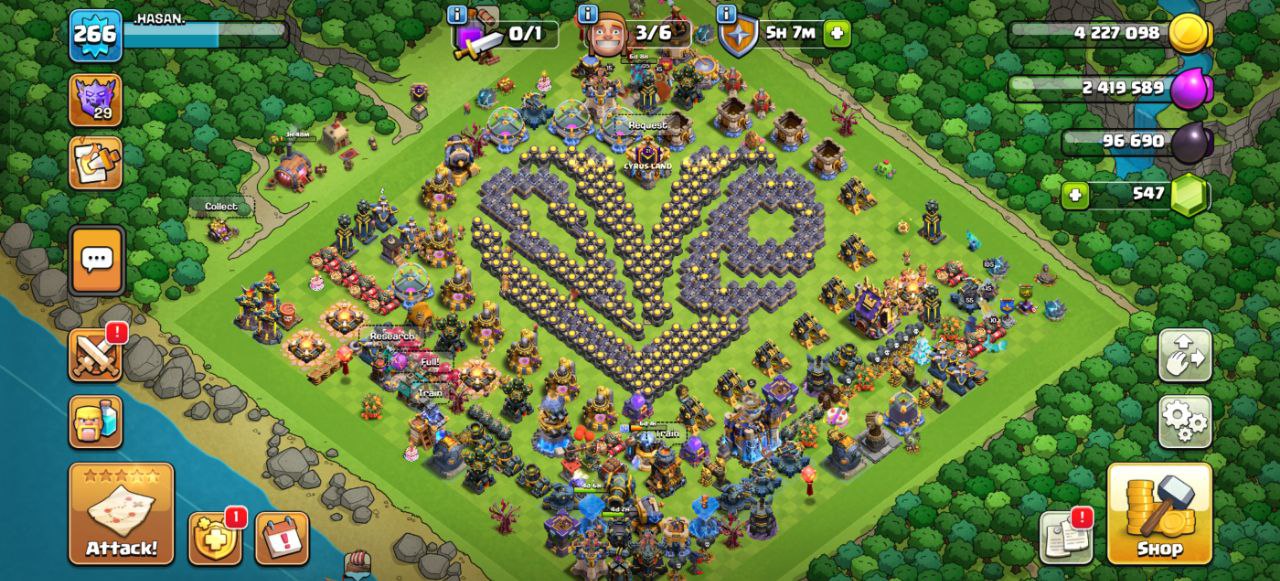The image size is (1280, 581).
Task: Open the Shop
Action: (1159, 513)
